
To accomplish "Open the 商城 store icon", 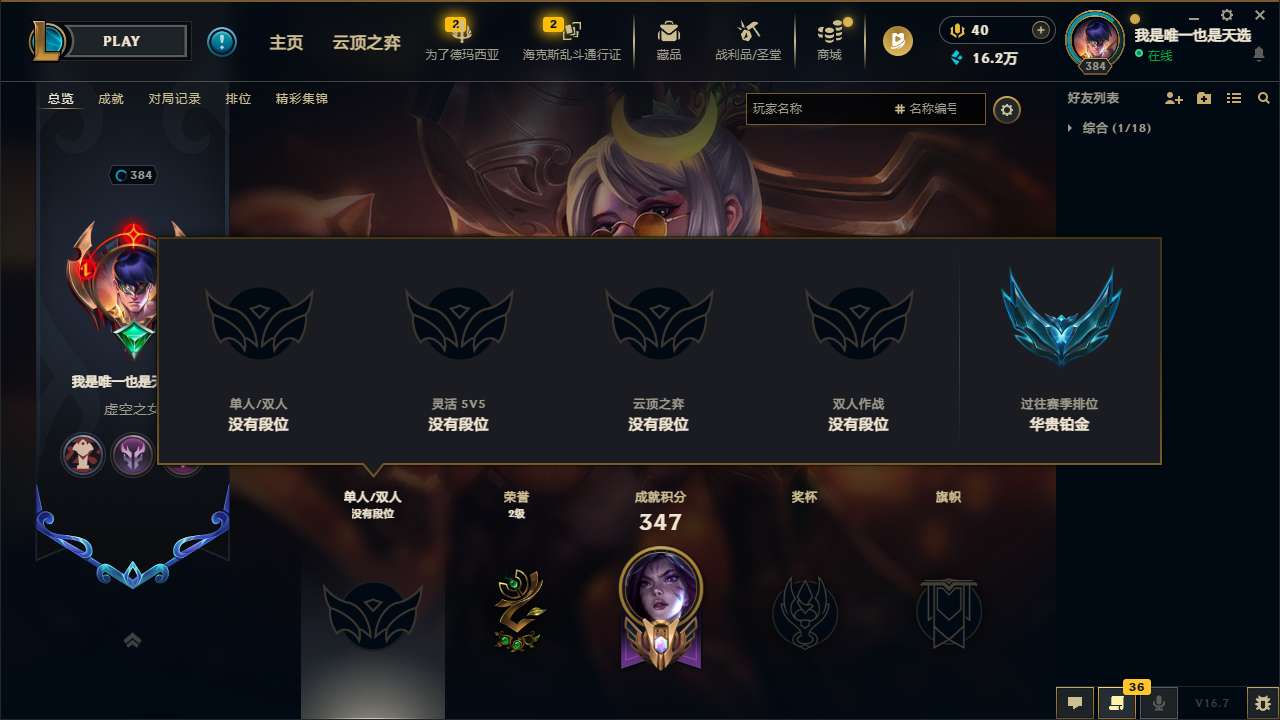I will (828, 40).
